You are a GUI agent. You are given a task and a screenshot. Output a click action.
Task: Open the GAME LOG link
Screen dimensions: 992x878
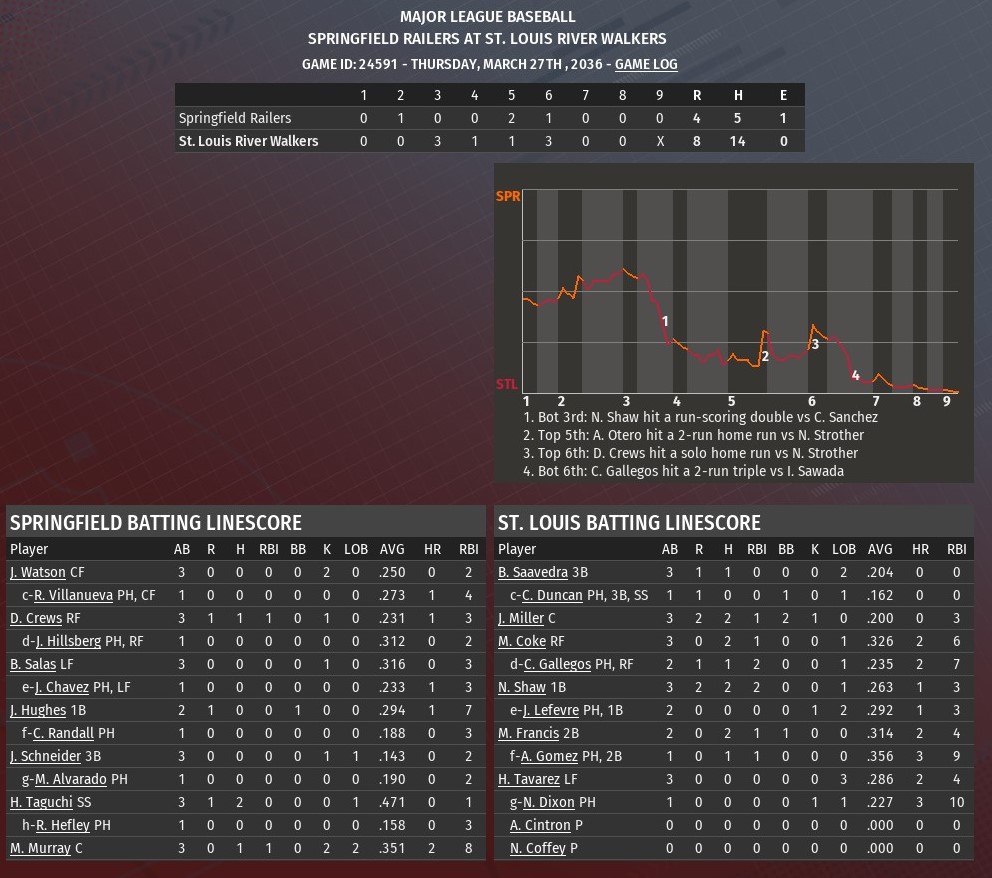(646, 64)
